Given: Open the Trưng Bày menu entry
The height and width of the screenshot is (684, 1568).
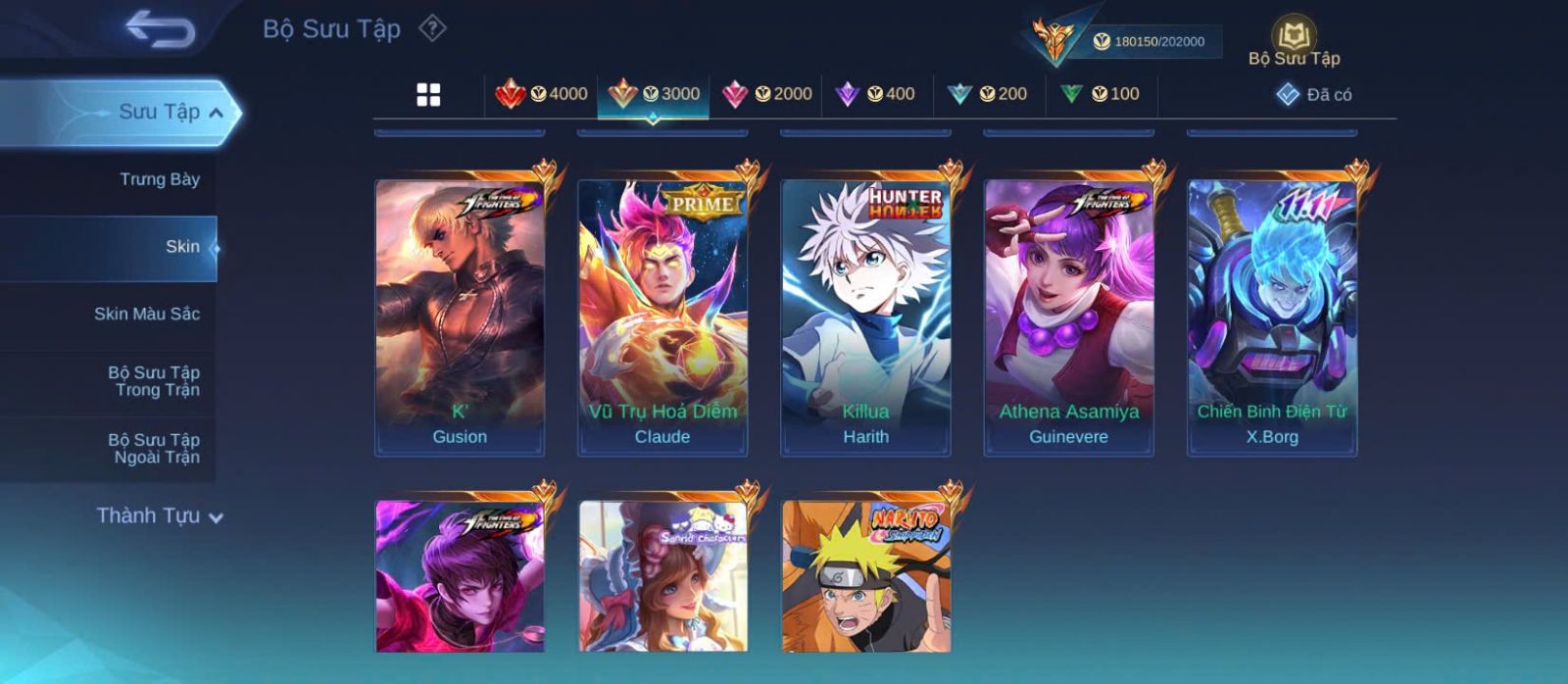Looking at the screenshot, I should tap(159, 179).
